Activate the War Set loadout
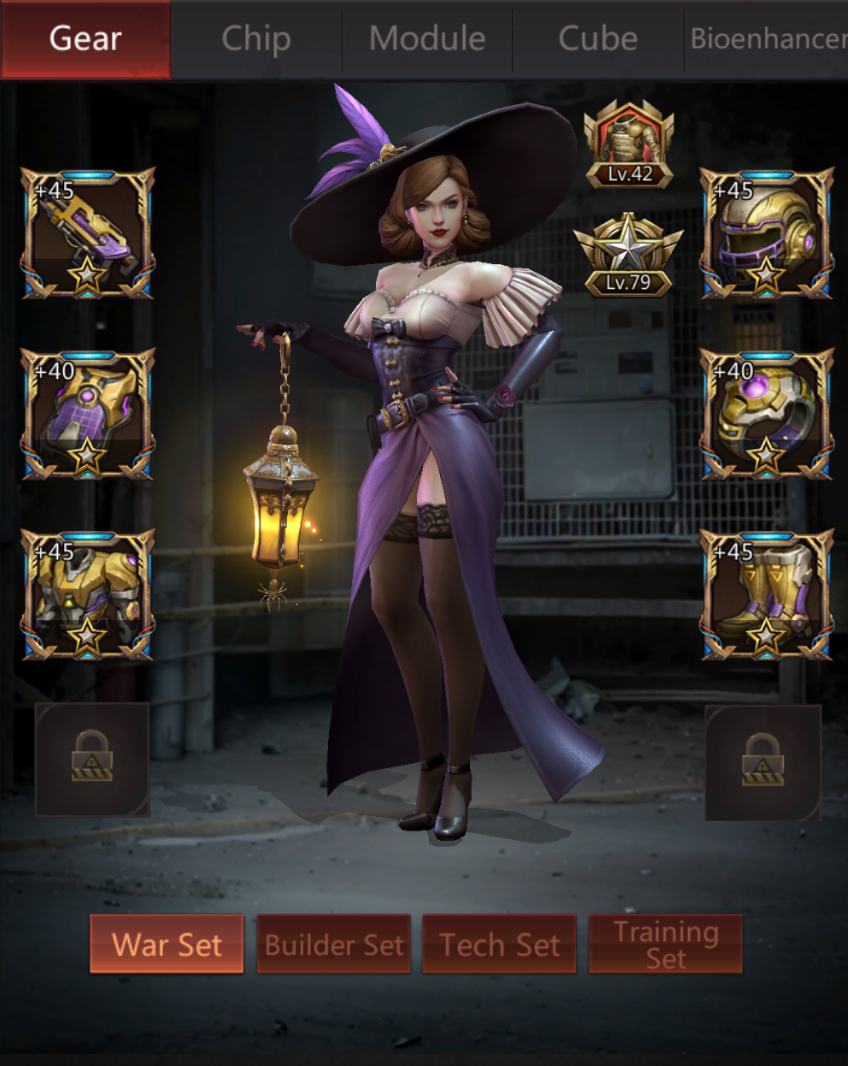 point(167,944)
